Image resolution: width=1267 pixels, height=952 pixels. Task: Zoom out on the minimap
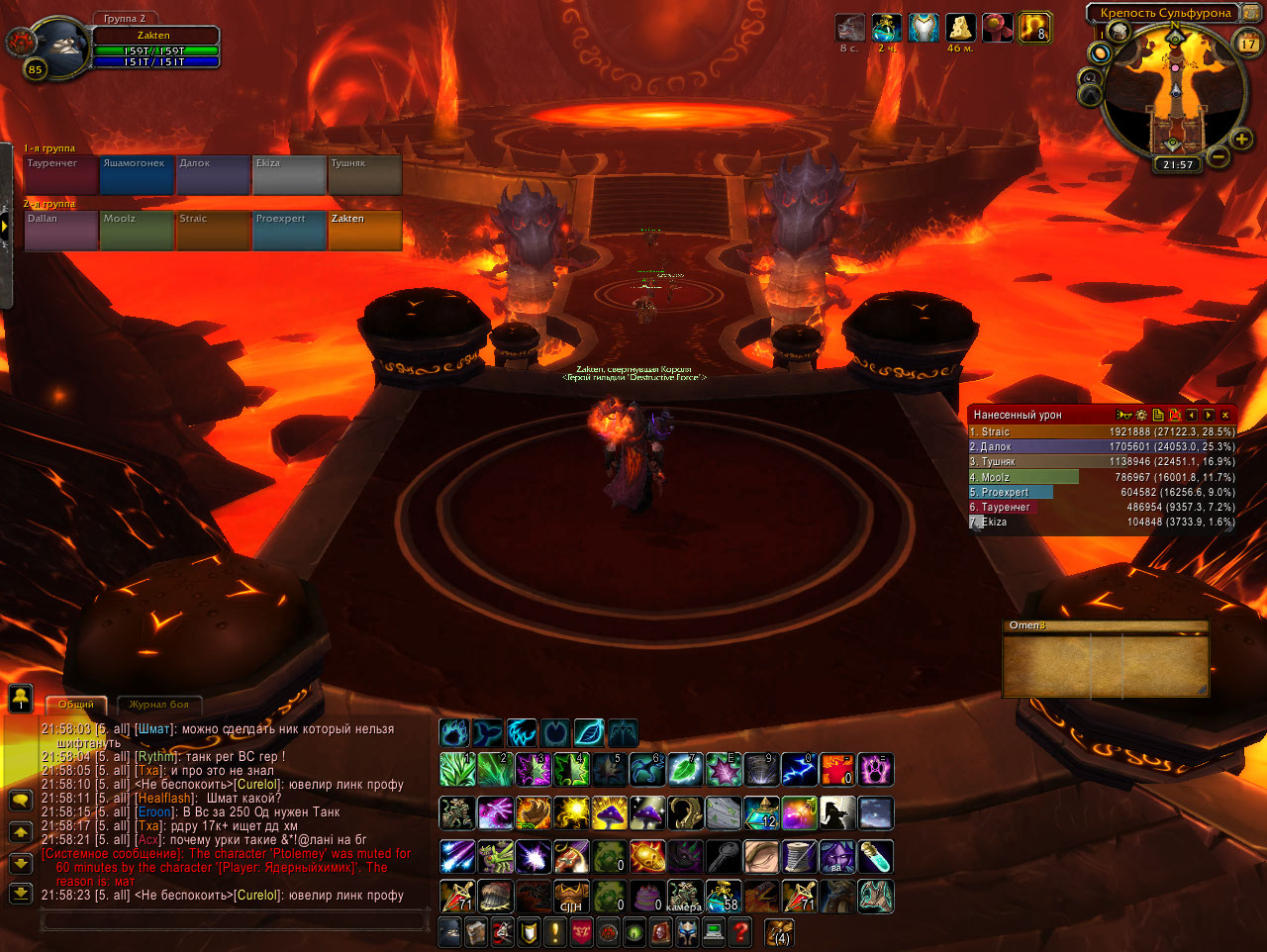(x=1218, y=156)
